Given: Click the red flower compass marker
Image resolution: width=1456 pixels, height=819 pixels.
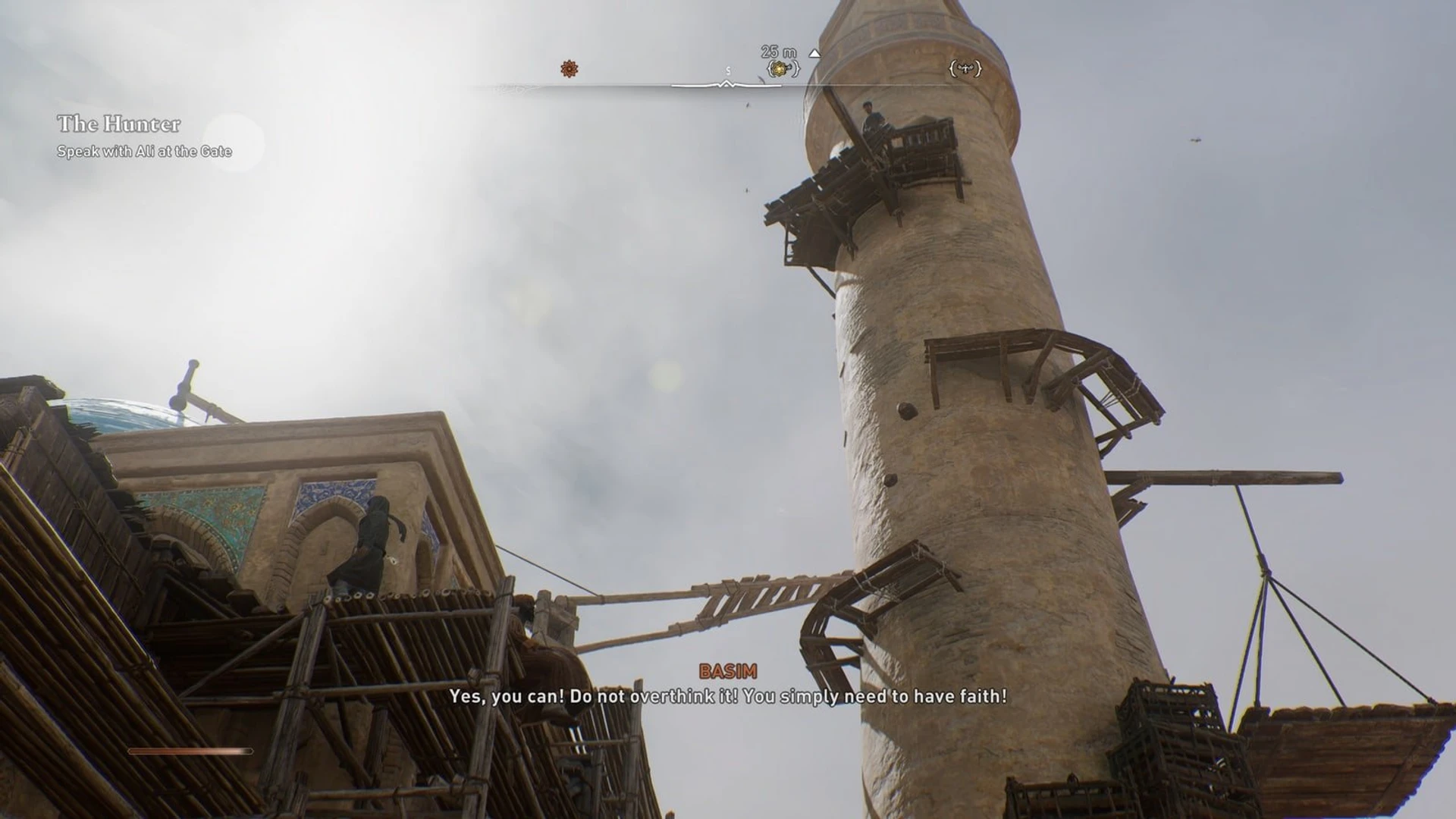Looking at the screenshot, I should point(570,69).
